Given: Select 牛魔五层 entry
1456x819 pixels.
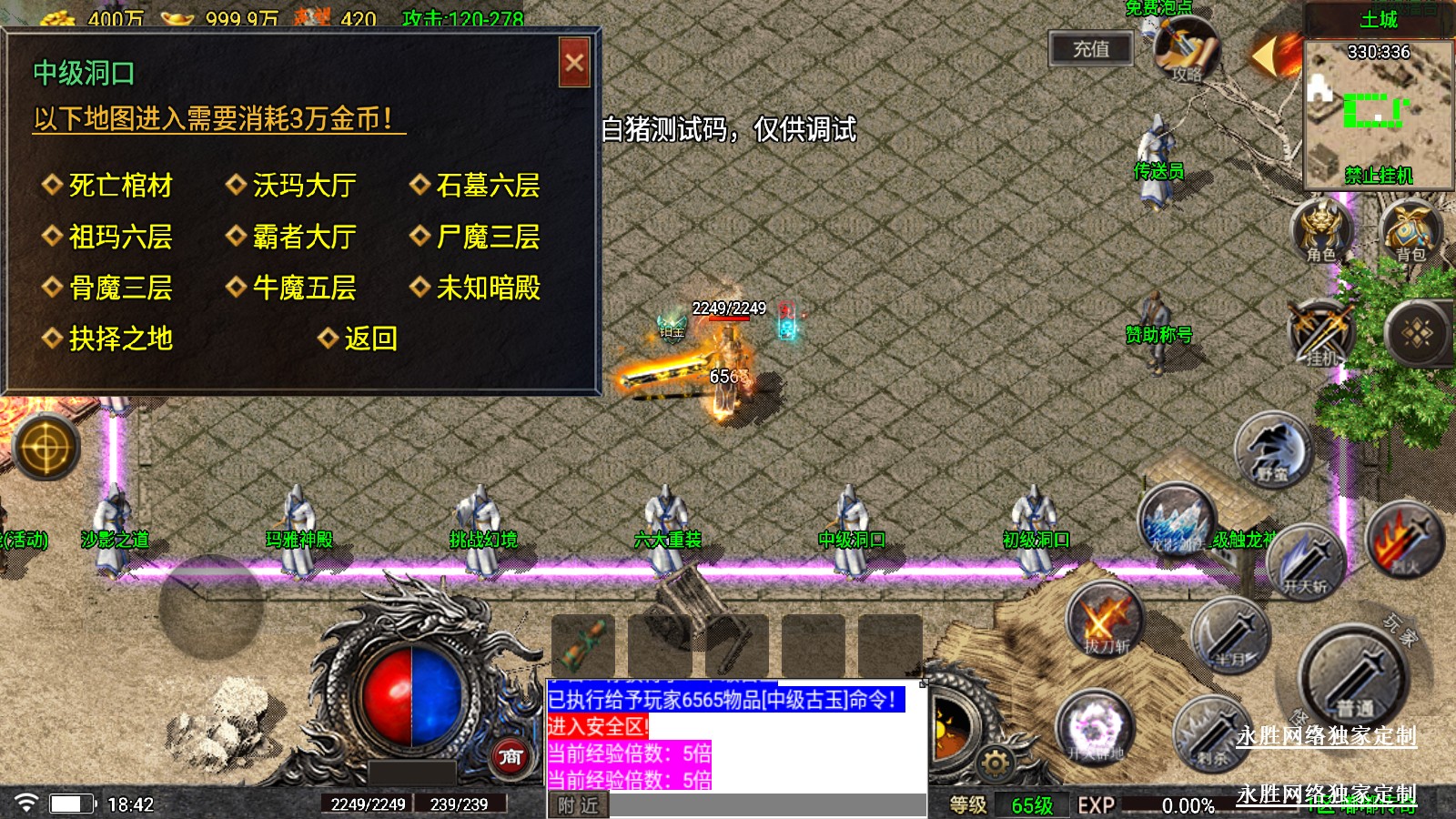Looking at the screenshot, I should (x=304, y=288).
